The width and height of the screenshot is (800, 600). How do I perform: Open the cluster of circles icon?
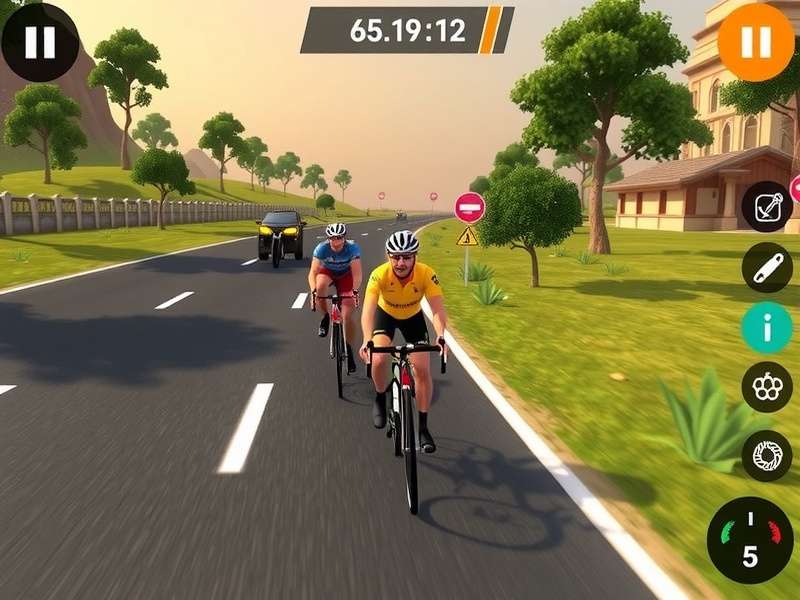tap(767, 388)
